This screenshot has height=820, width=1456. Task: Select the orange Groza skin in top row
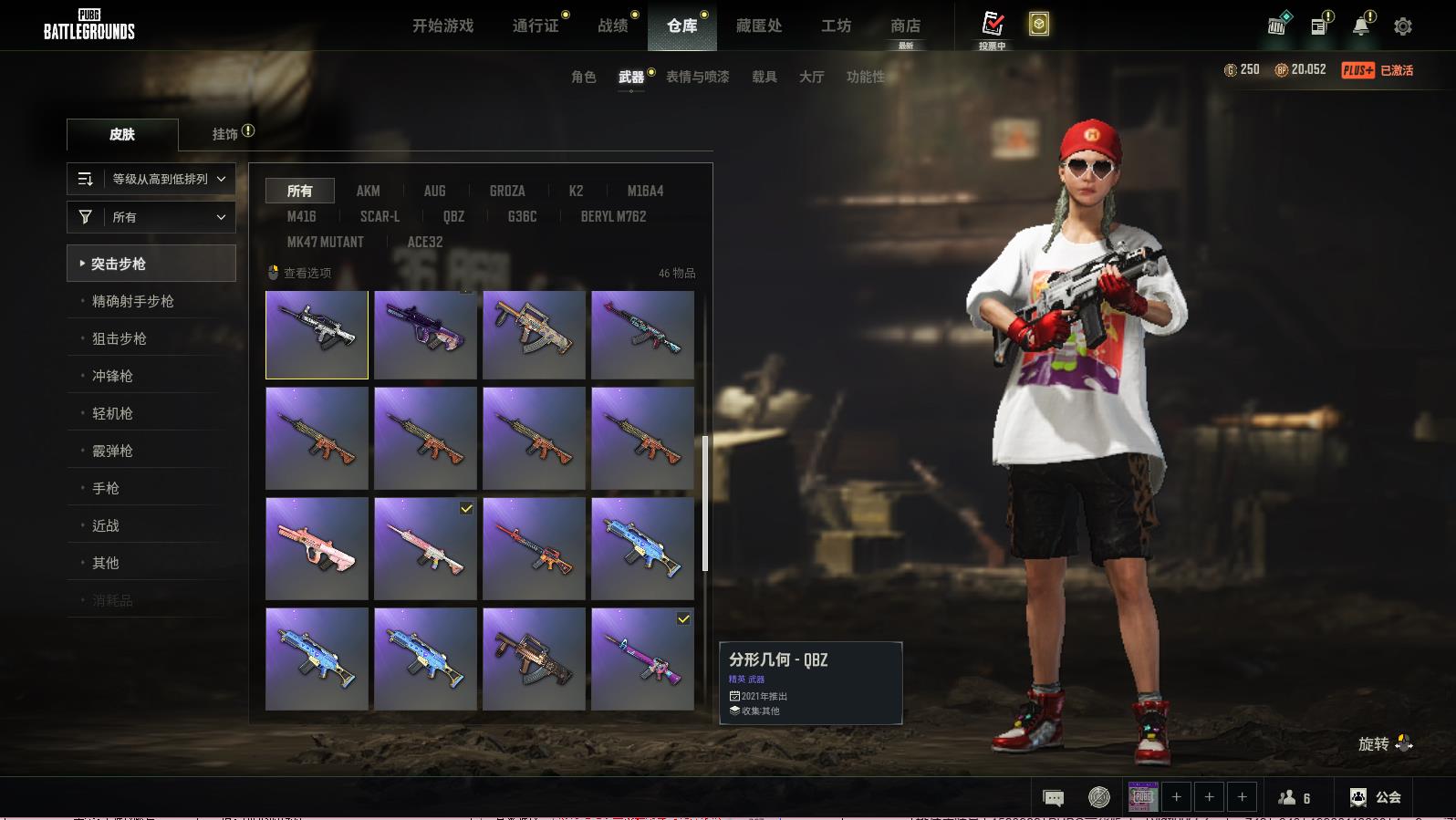click(x=534, y=335)
